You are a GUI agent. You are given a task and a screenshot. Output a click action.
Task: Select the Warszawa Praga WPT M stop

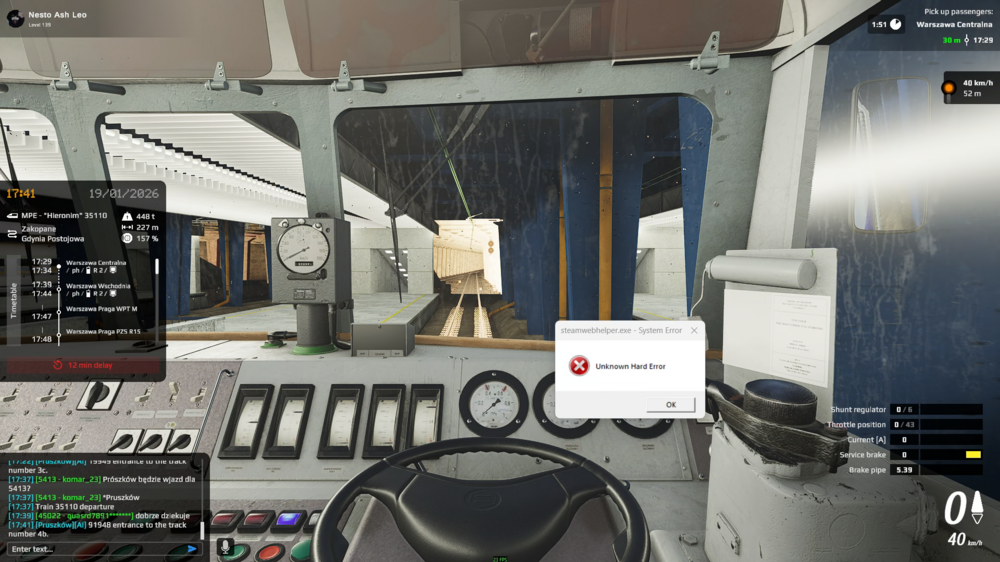pyautogui.click(x=101, y=309)
